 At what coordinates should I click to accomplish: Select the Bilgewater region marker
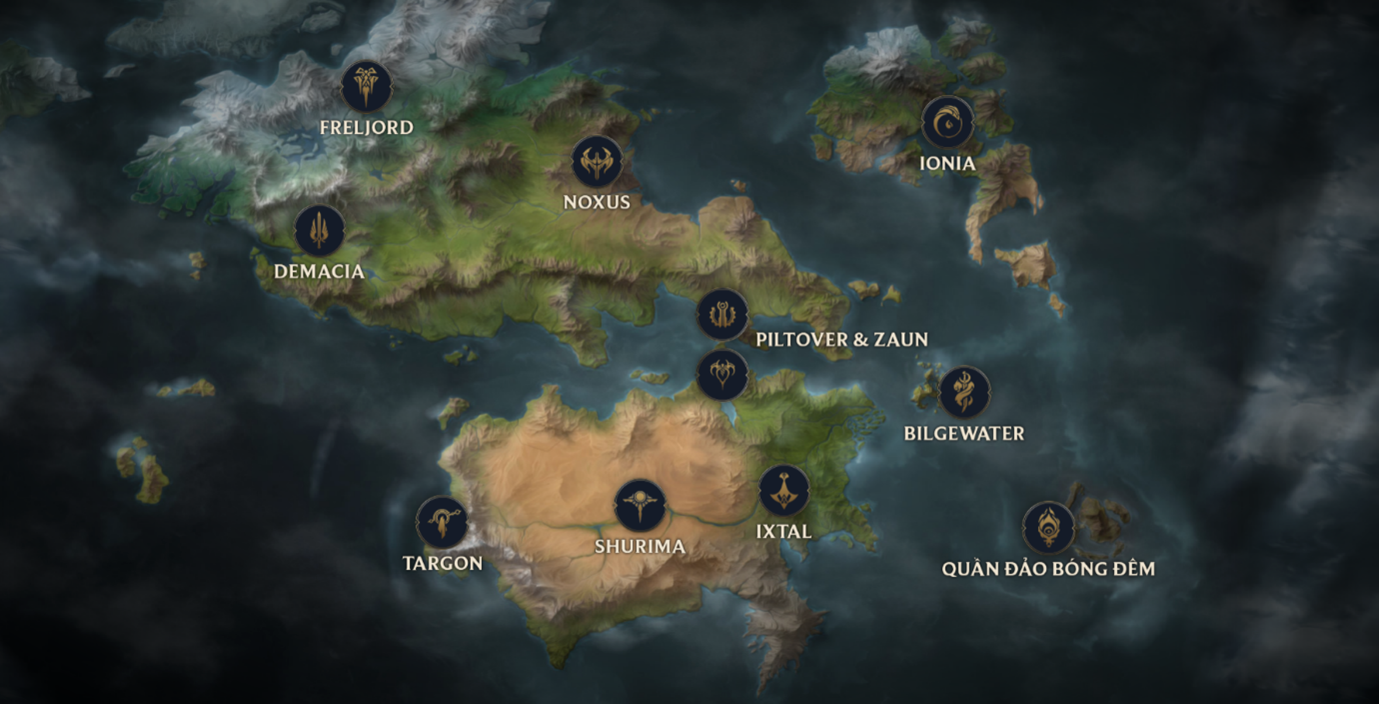pos(964,392)
